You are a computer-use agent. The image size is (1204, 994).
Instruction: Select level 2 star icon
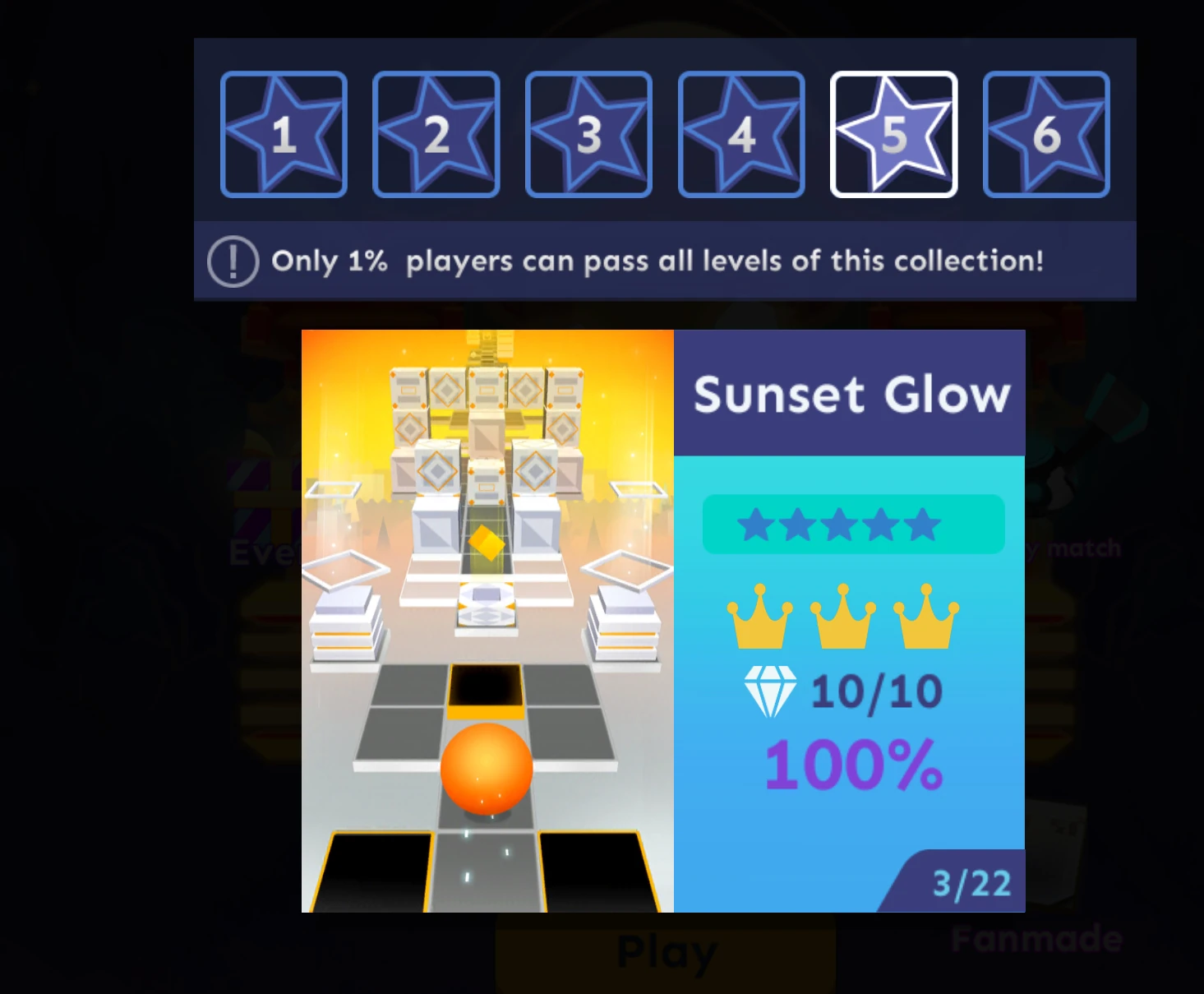coord(436,134)
